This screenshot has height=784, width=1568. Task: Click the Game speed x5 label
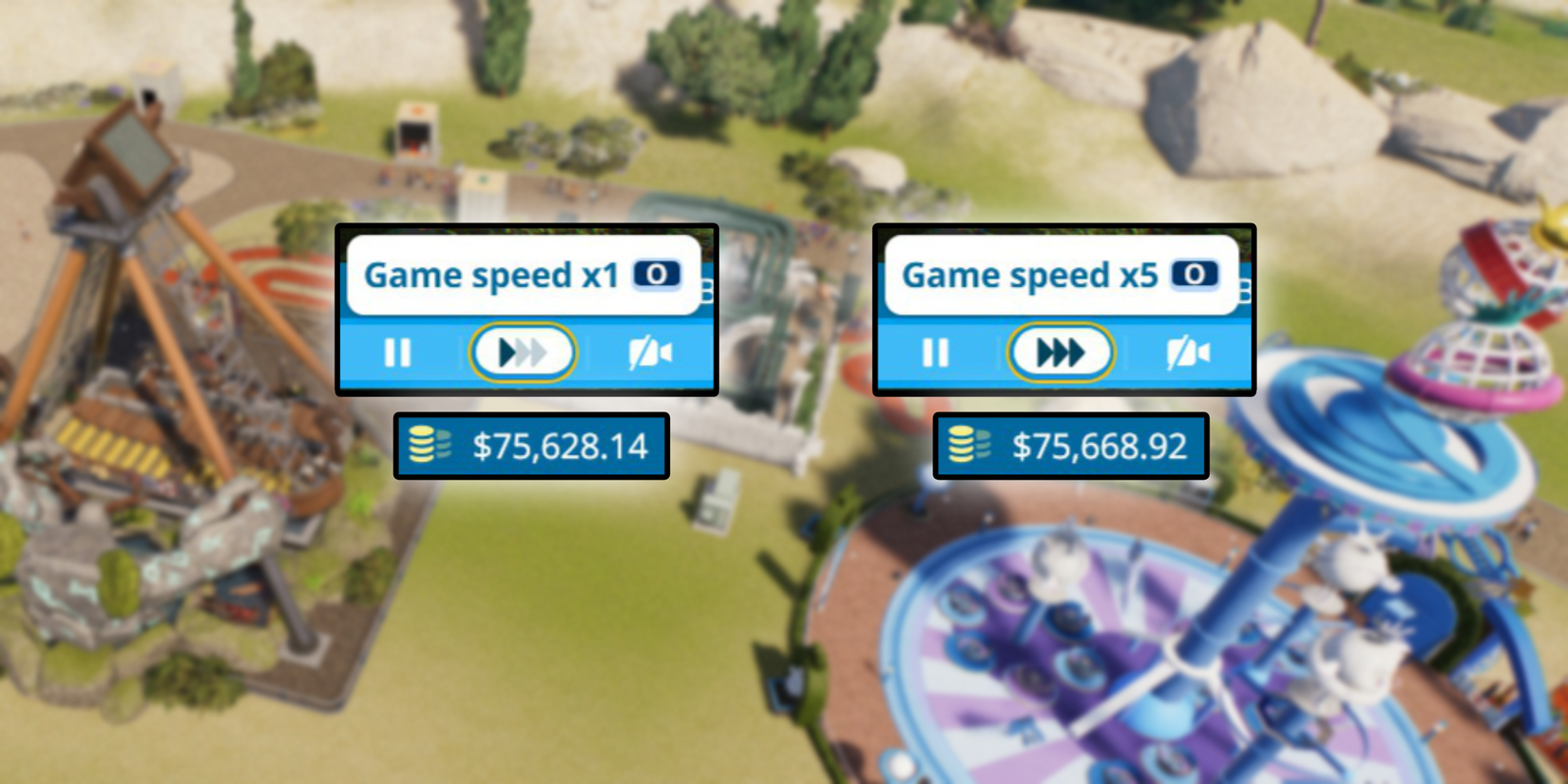click(1031, 276)
